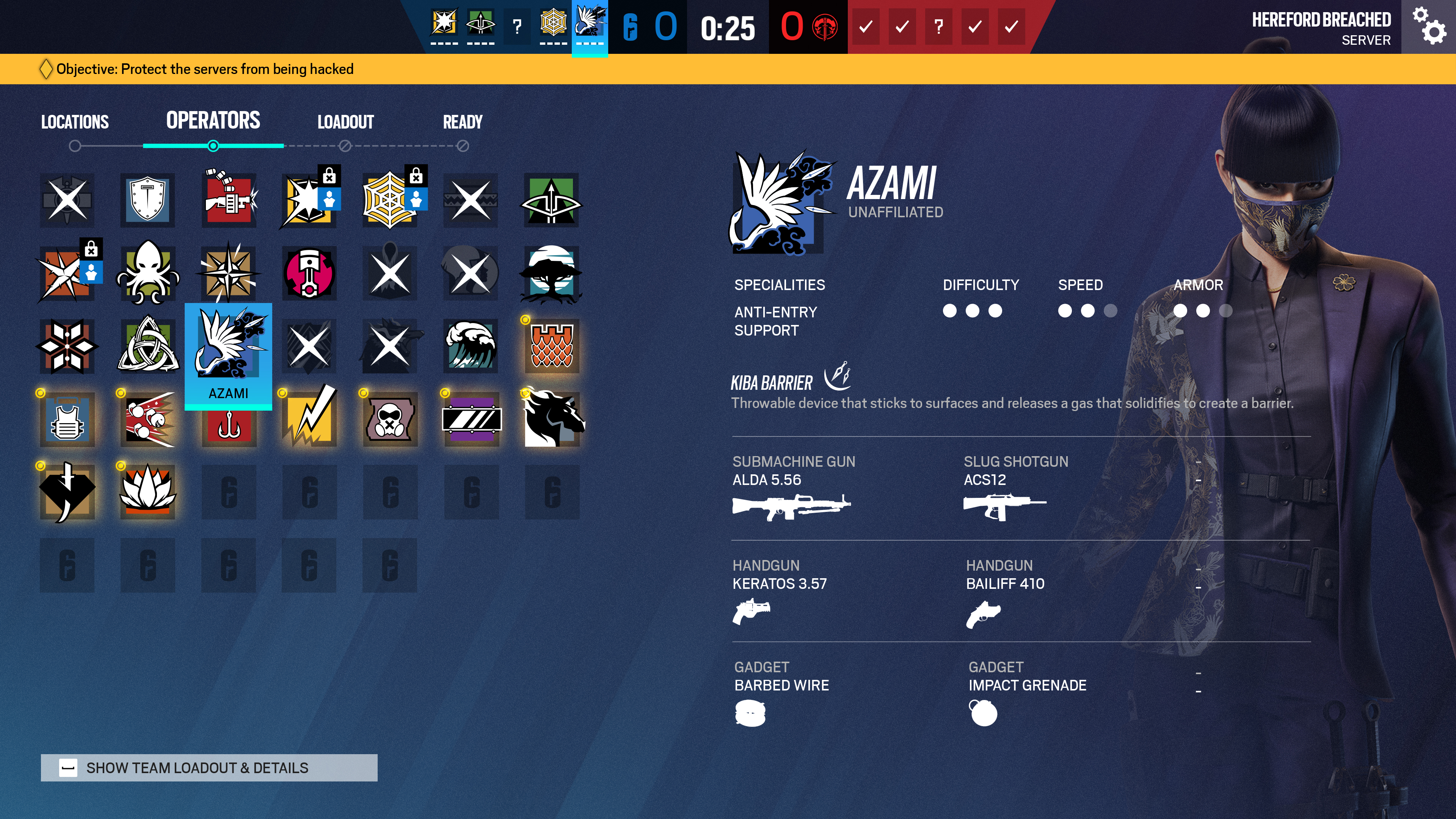This screenshot has width=1456, height=819.
Task: Choose the pink piston operator icon
Action: pyautogui.click(x=309, y=273)
